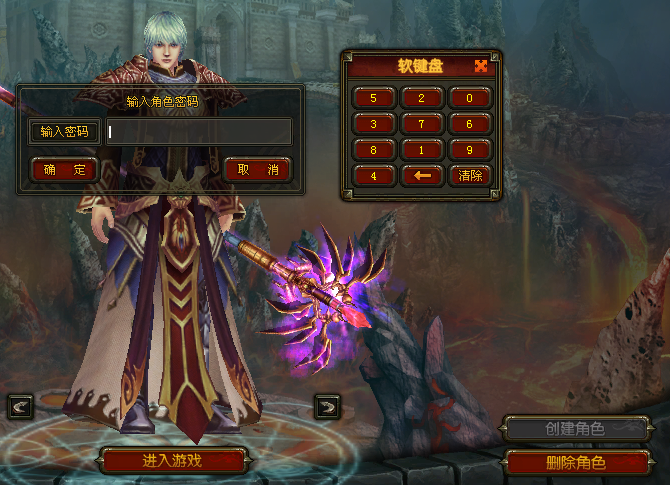Close the 软键盘 soft keyboard panel
Screen dimensions: 670x485
[481, 66]
